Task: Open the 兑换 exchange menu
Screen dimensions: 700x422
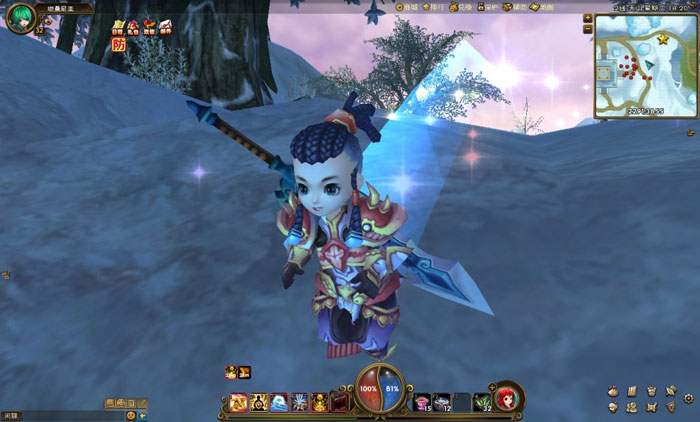Action: [x=460, y=7]
